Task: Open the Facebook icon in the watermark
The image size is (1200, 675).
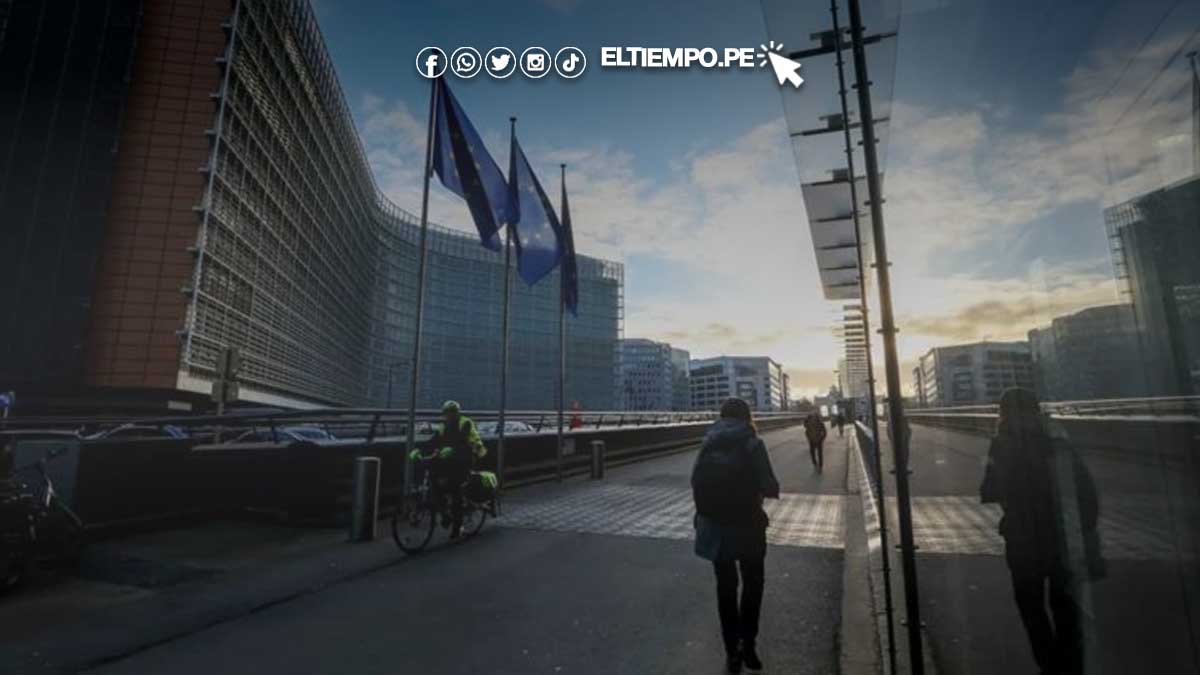Action: click(431, 63)
